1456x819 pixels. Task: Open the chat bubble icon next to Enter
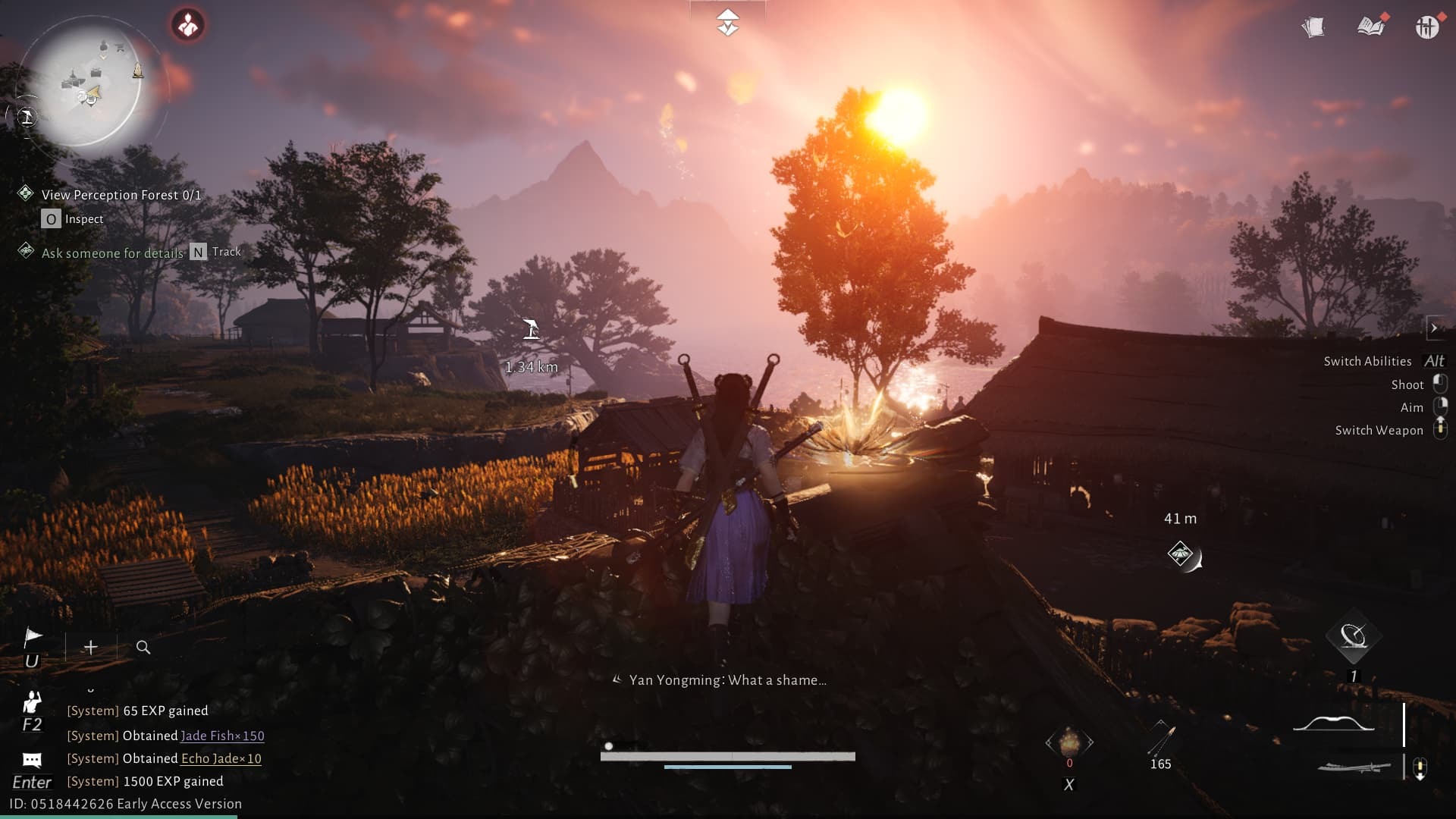pyautogui.click(x=32, y=758)
